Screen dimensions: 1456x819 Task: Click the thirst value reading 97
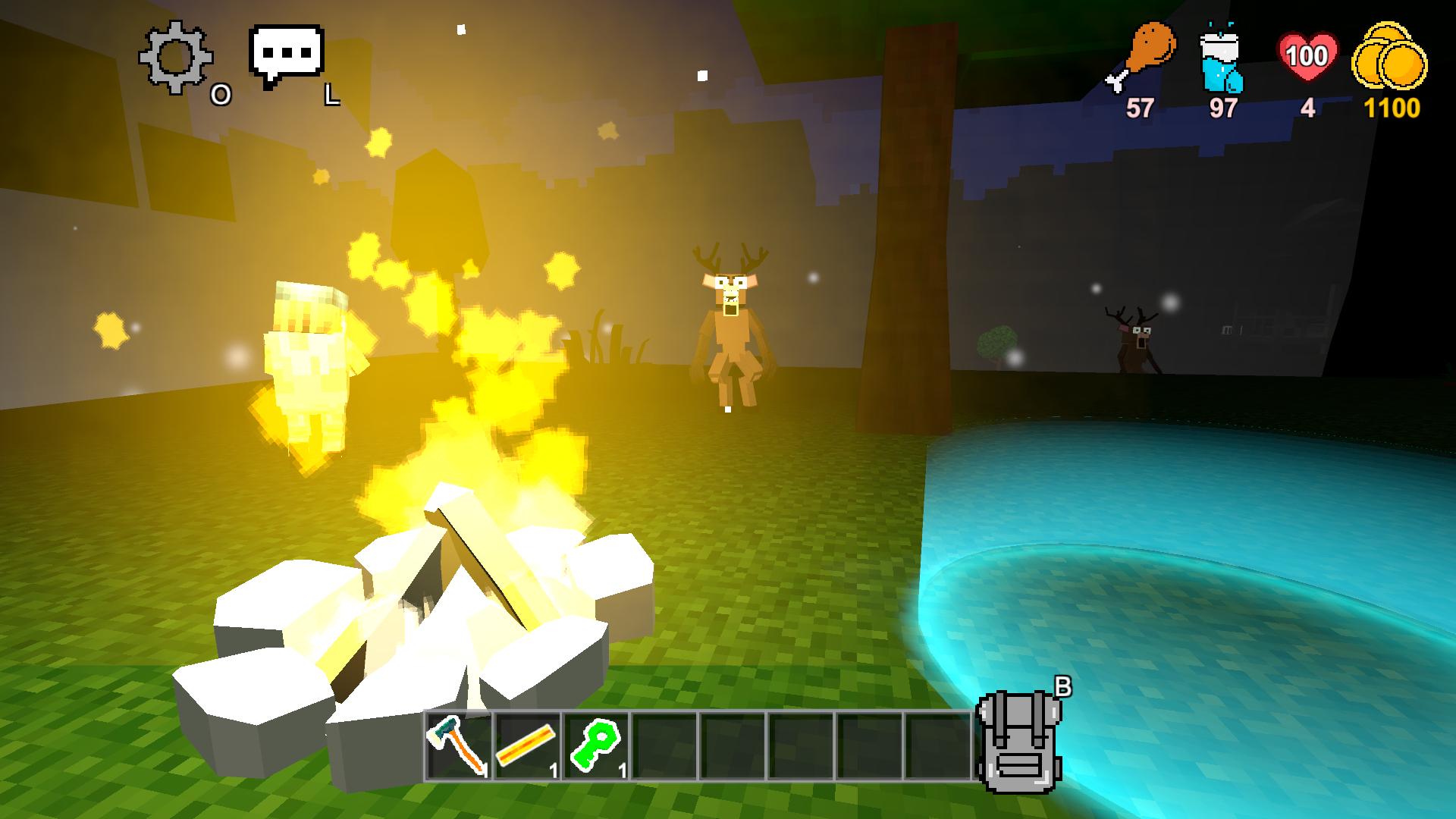point(1222,108)
